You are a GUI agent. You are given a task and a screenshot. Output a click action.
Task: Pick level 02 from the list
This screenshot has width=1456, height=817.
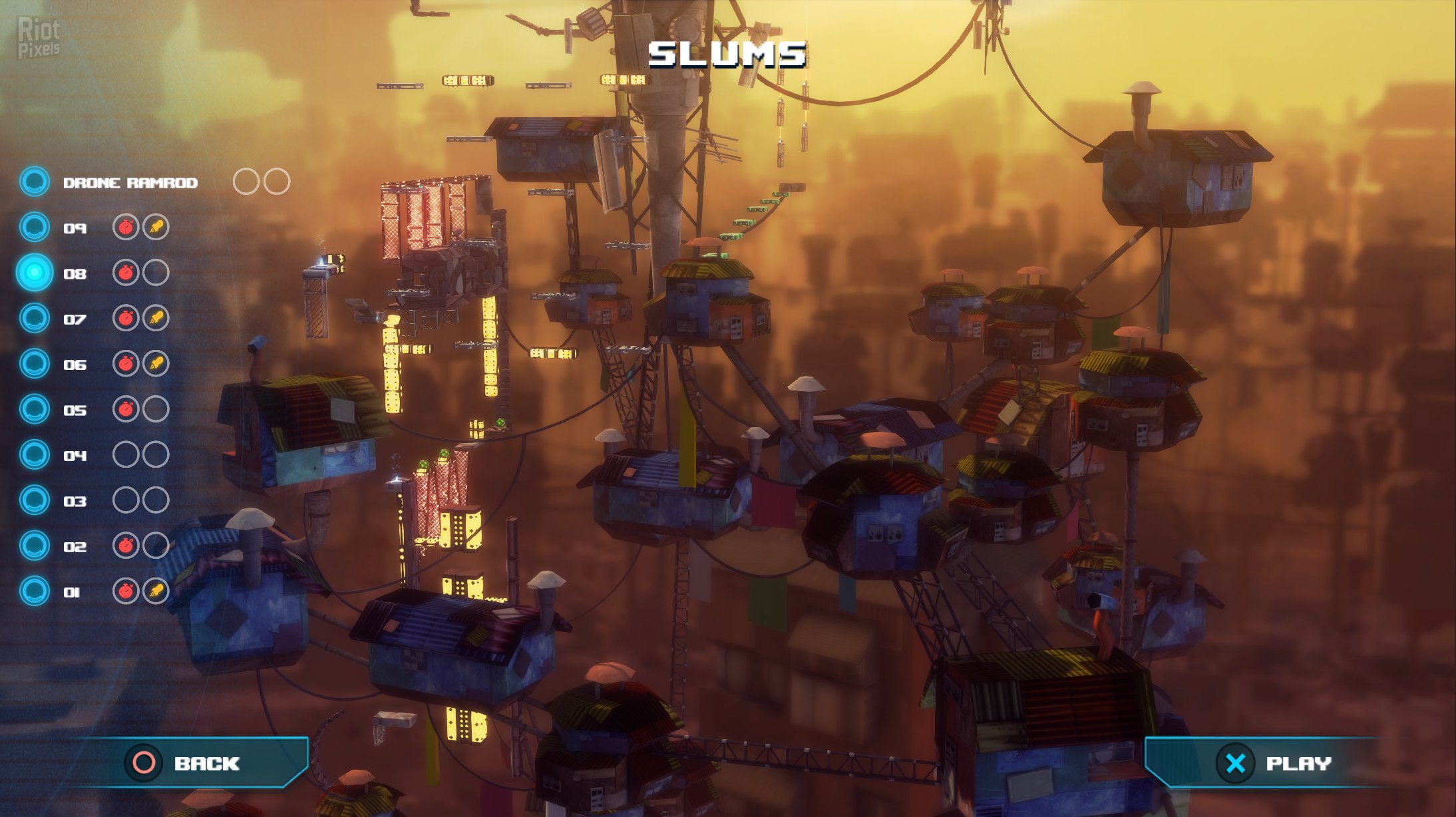75,547
